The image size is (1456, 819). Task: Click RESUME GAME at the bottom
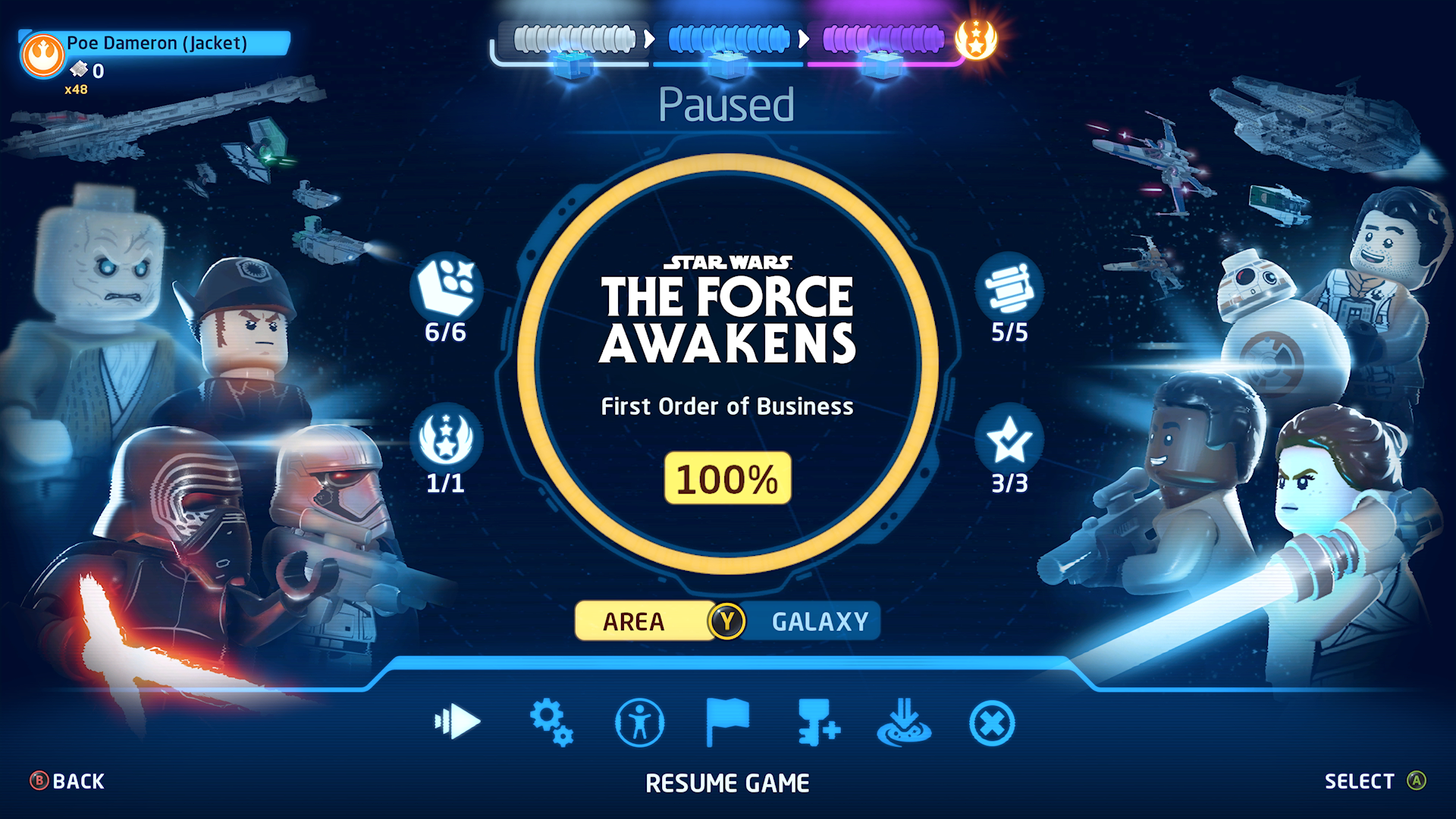(726, 783)
